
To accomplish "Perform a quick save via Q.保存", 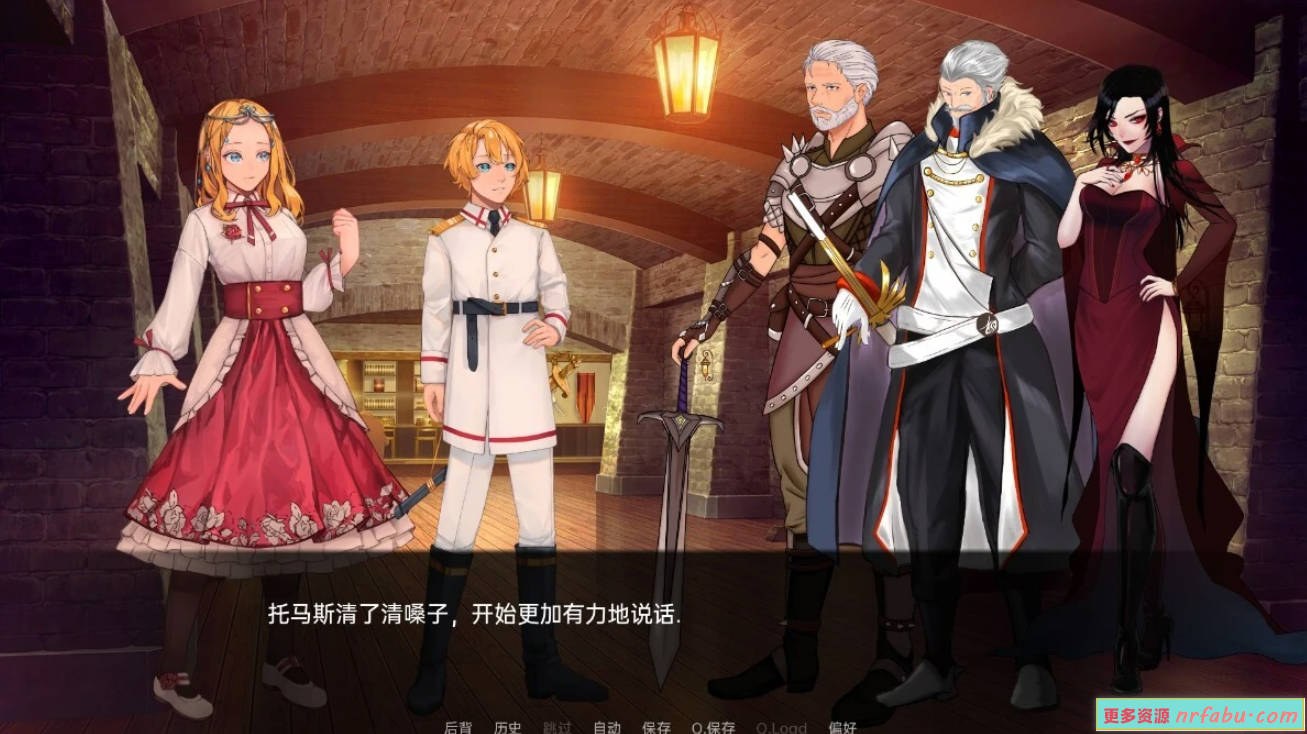I will tap(714, 727).
